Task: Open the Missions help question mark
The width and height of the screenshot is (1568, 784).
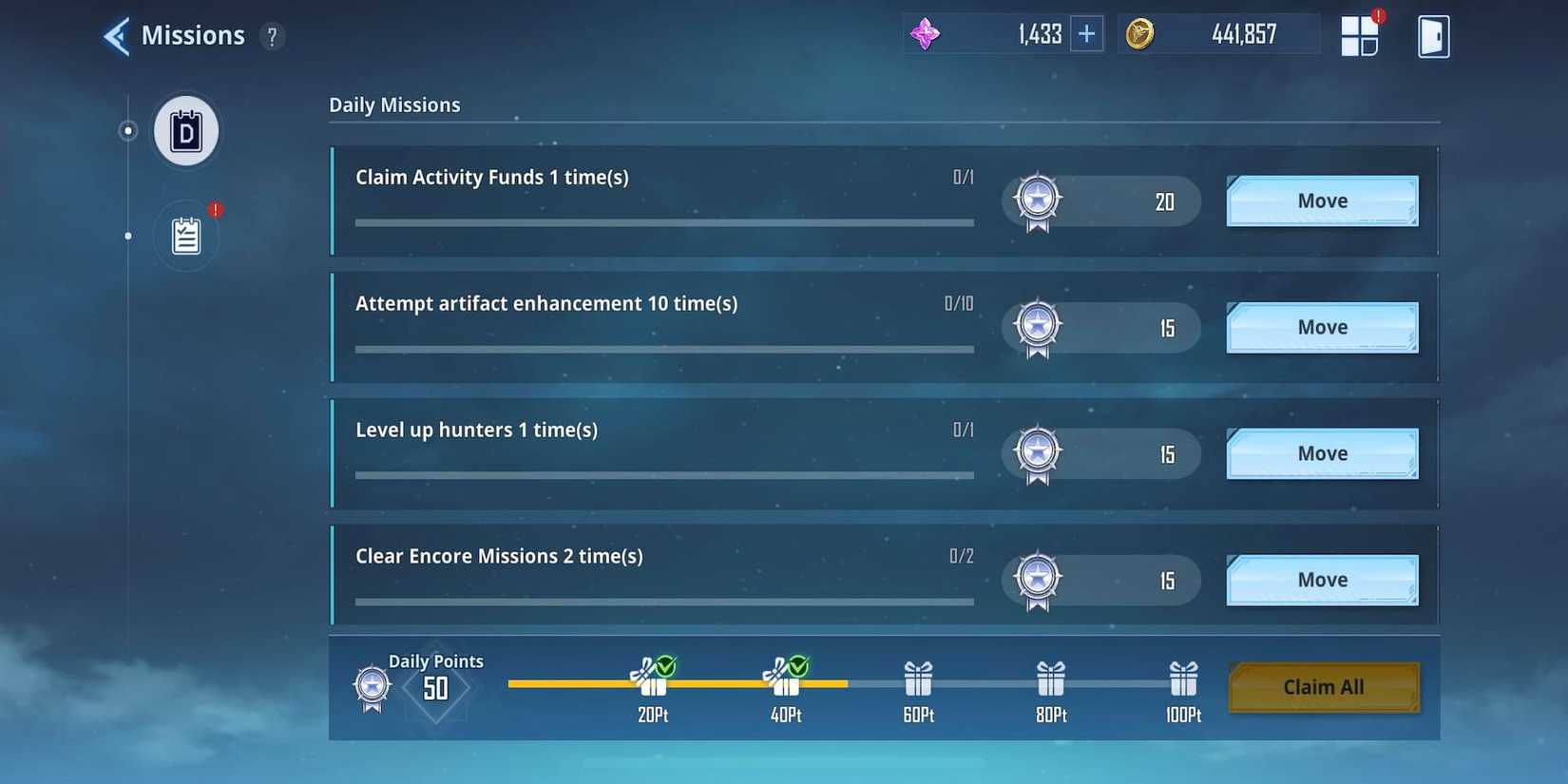Action: pyautogui.click(x=273, y=36)
